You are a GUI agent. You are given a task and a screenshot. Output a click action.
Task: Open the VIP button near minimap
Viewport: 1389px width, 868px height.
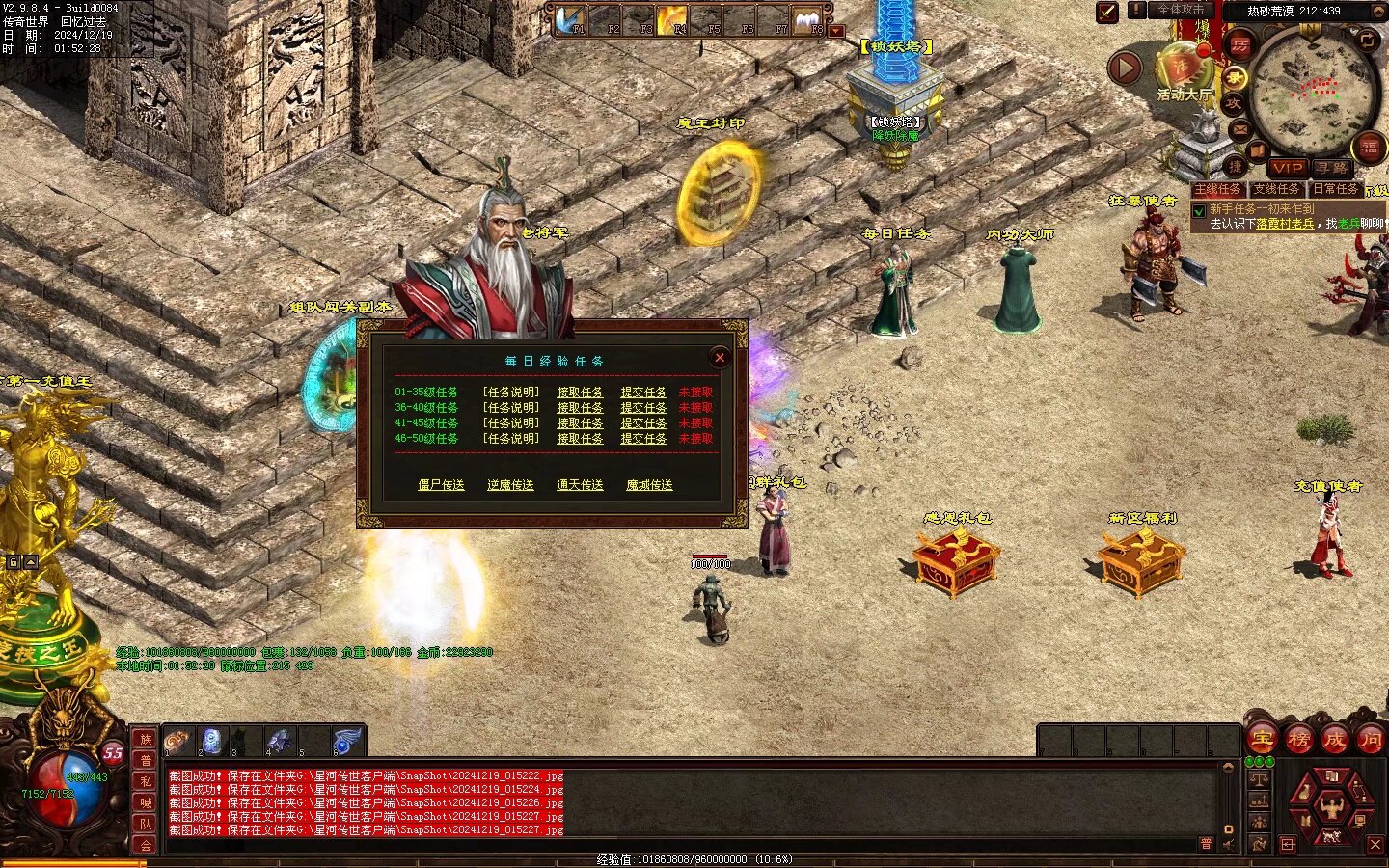[1288, 168]
